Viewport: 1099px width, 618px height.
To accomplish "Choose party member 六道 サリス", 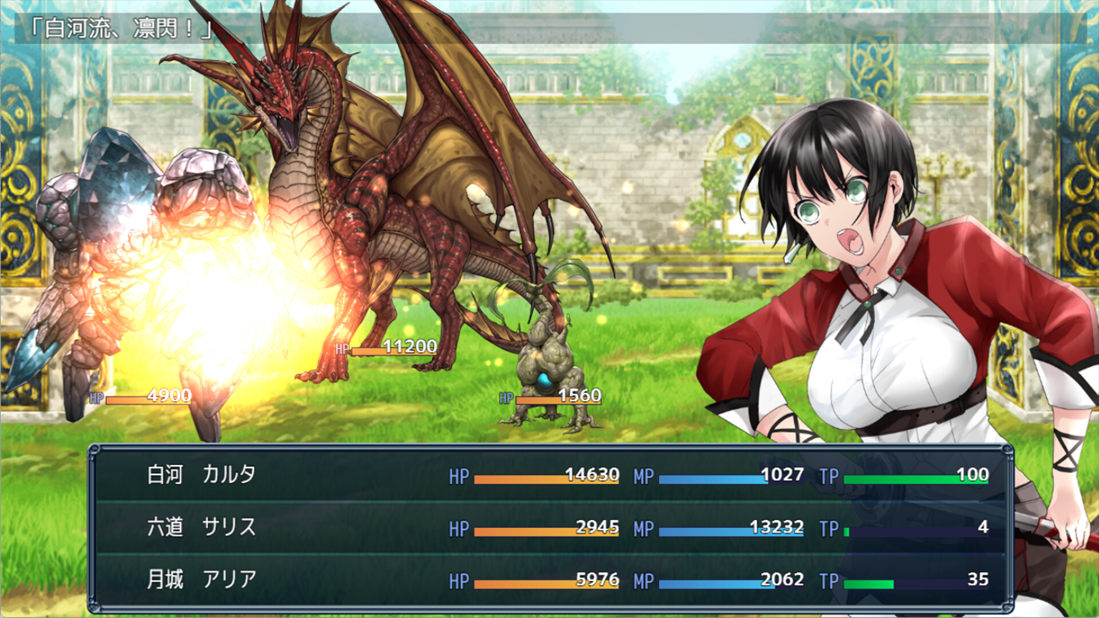I will click(550, 527).
